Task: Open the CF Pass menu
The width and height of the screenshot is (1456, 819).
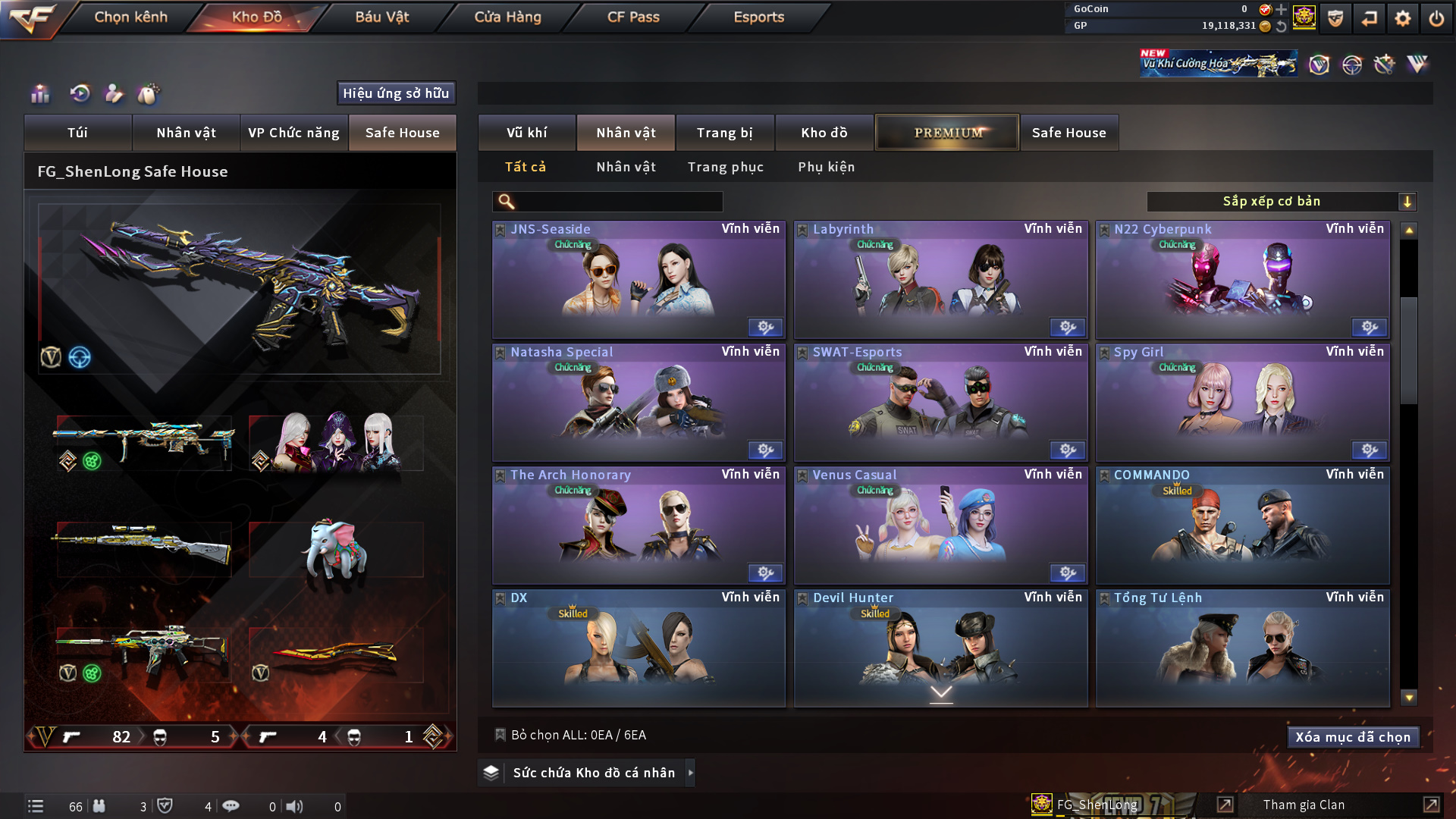Action: 633,17
